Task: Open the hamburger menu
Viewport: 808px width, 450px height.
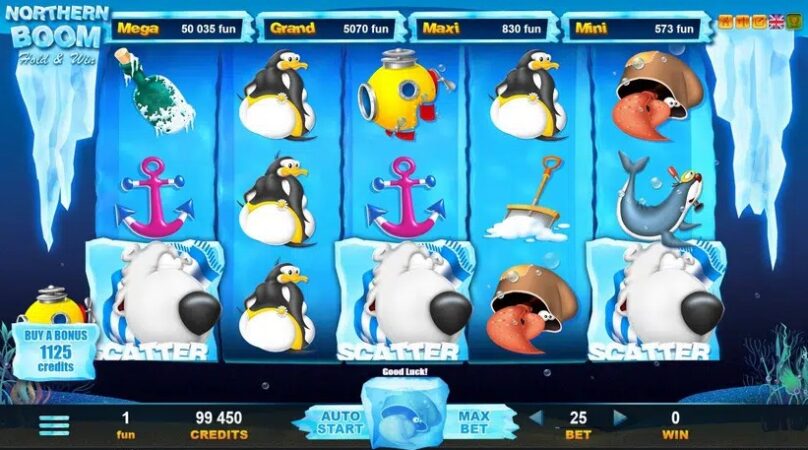Action: pos(54,424)
